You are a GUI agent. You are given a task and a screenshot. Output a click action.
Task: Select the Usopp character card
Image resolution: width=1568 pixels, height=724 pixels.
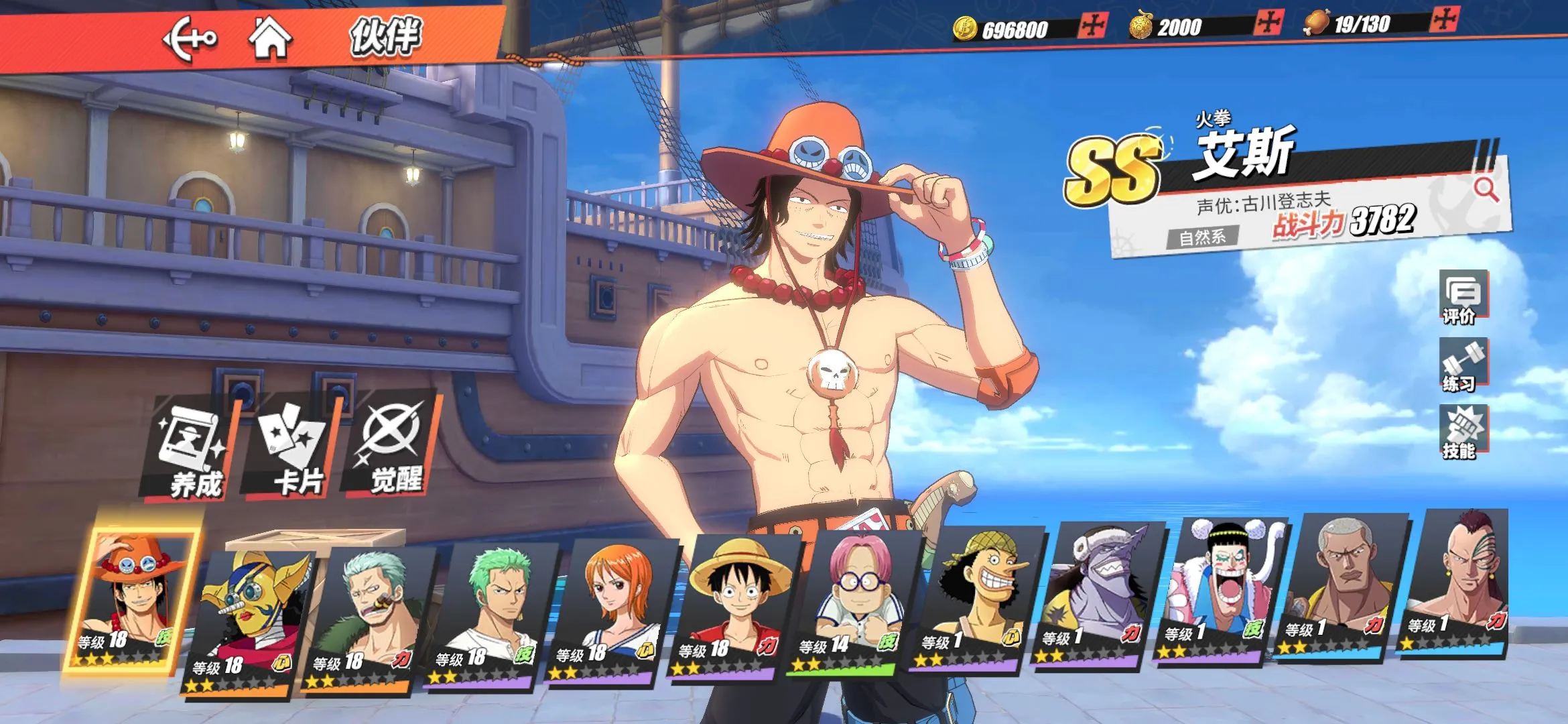coord(978,598)
